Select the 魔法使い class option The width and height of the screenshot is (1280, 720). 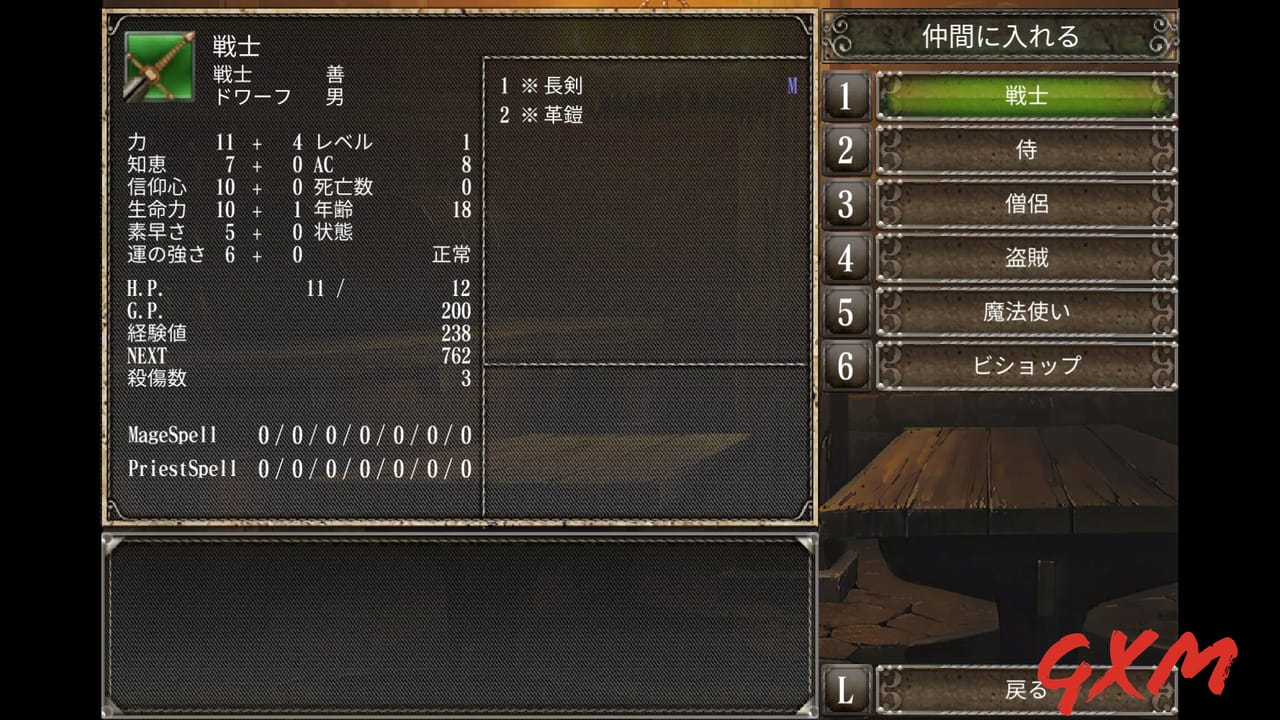point(1025,312)
